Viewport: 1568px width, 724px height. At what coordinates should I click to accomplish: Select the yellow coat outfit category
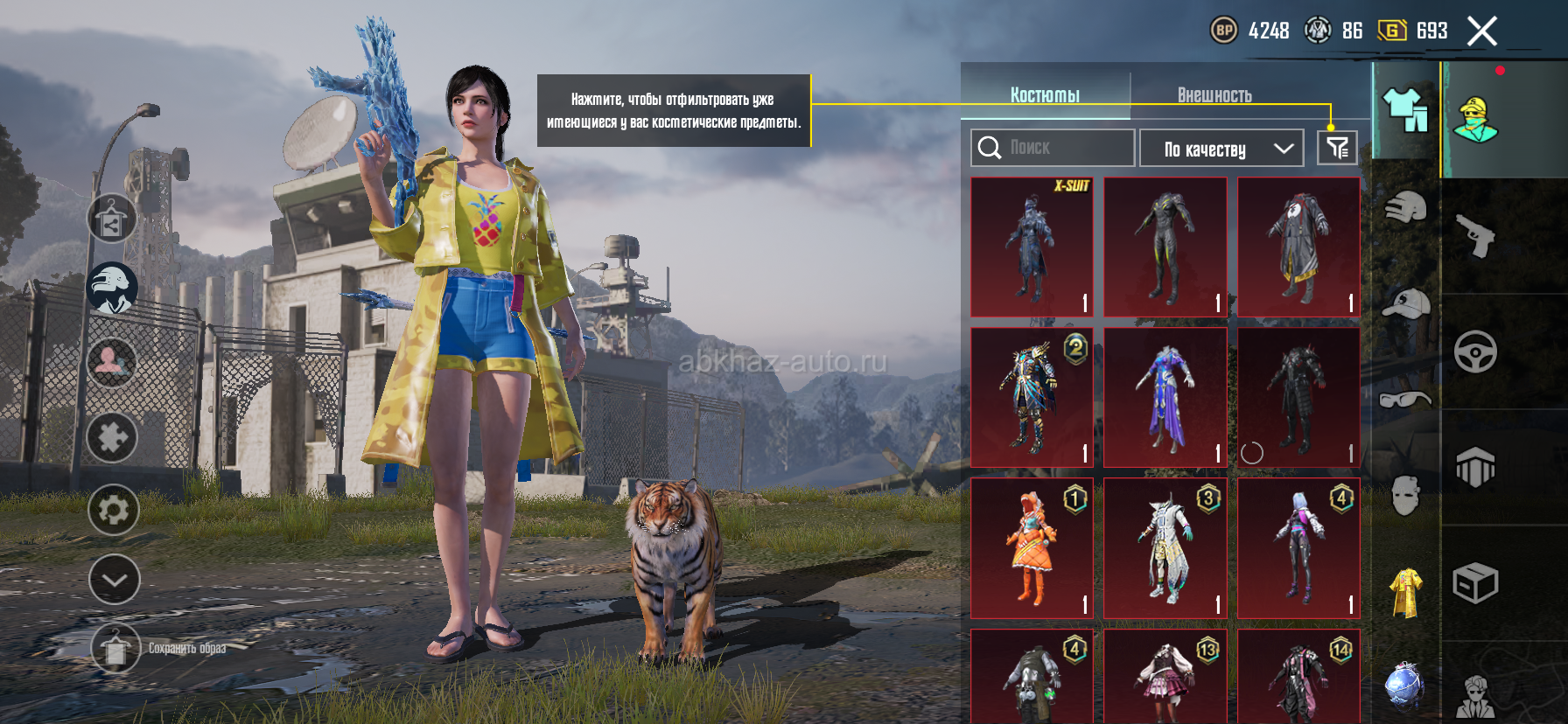click(x=1405, y=592)
